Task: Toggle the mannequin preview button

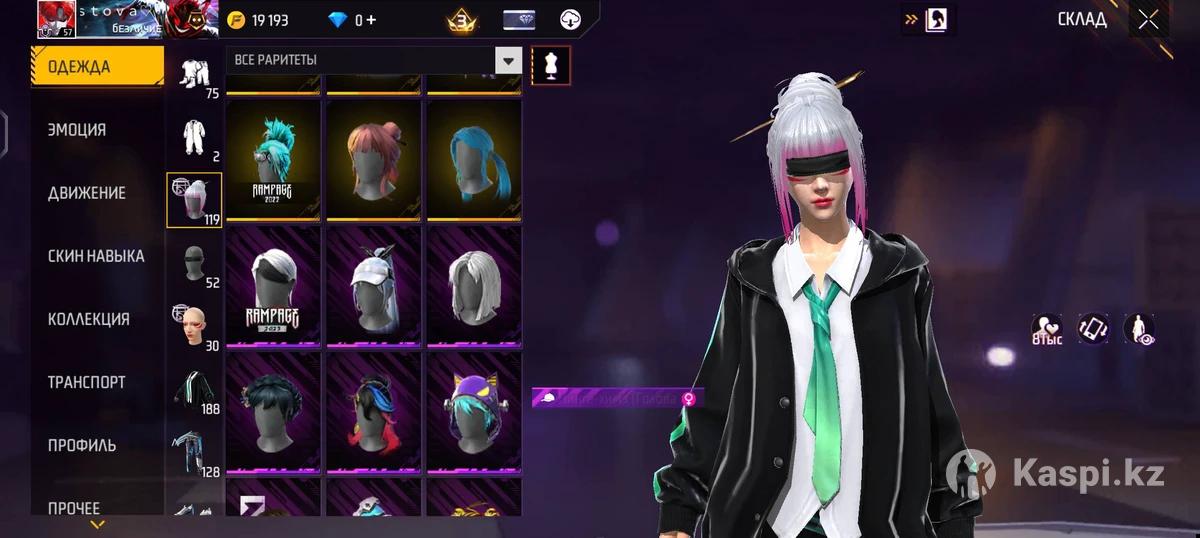Action: [x=551, y=66]
